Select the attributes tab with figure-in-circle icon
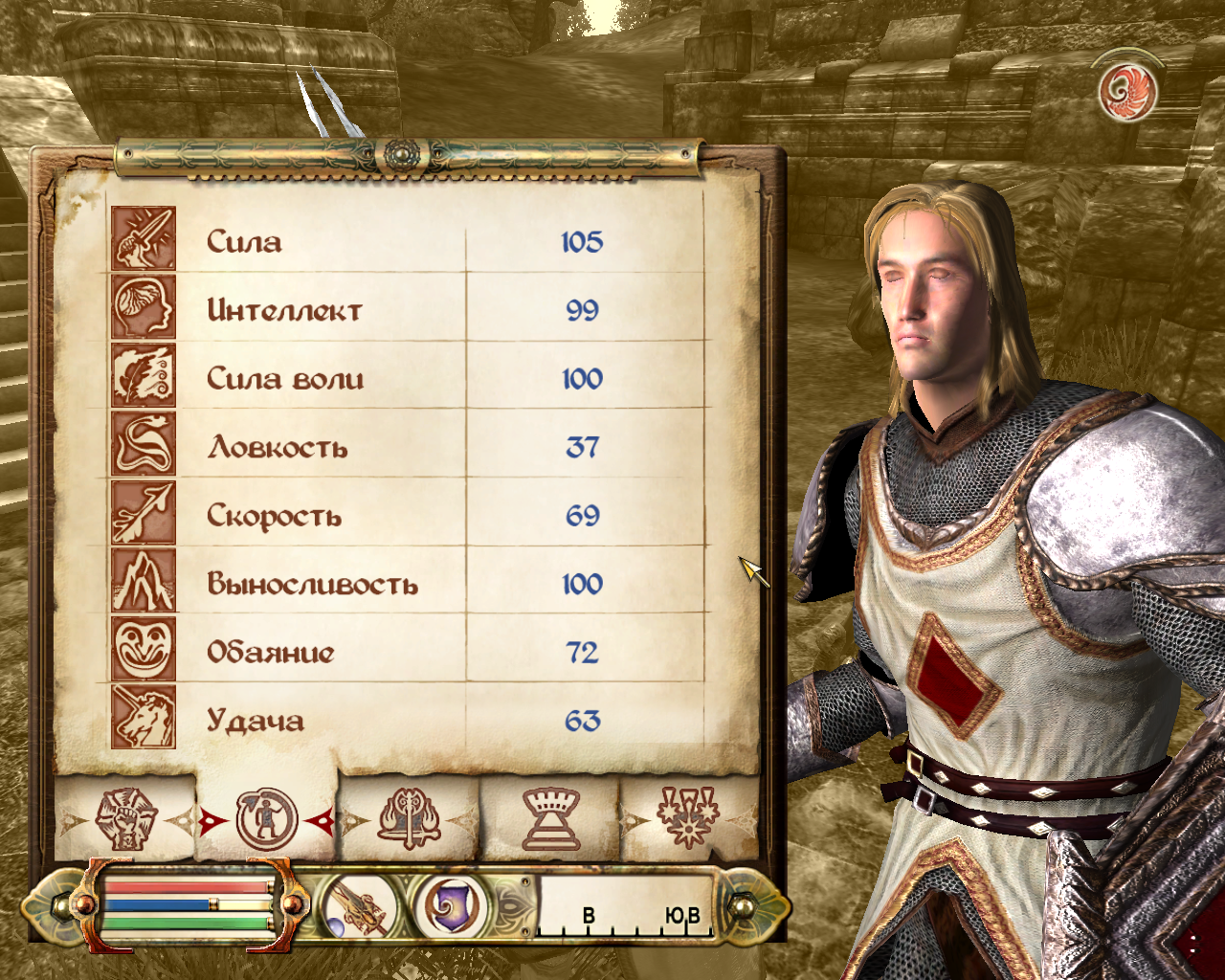Viewport: 1225px width, 980px height. 267,819
